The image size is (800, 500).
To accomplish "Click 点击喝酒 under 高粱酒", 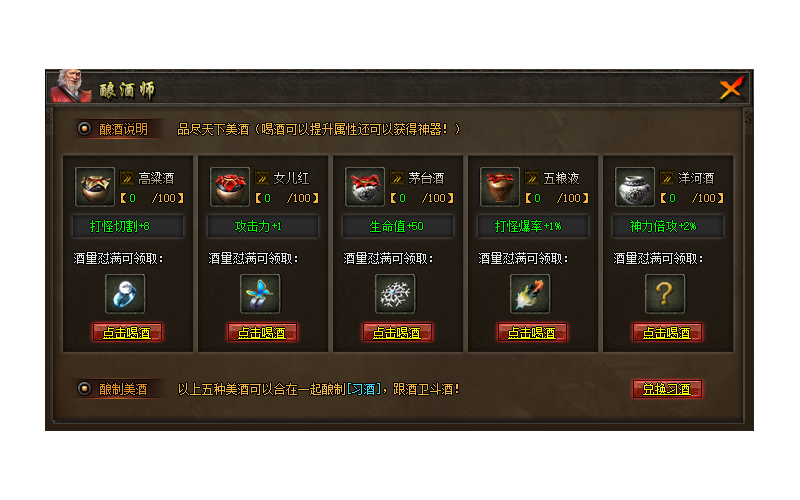I will pos(127,332).
